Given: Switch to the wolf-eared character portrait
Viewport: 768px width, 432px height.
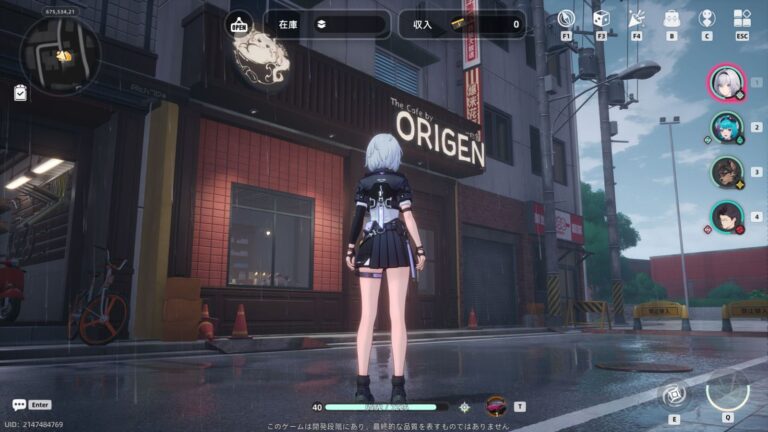Looking at the screenshot, I should coord(726,171).
